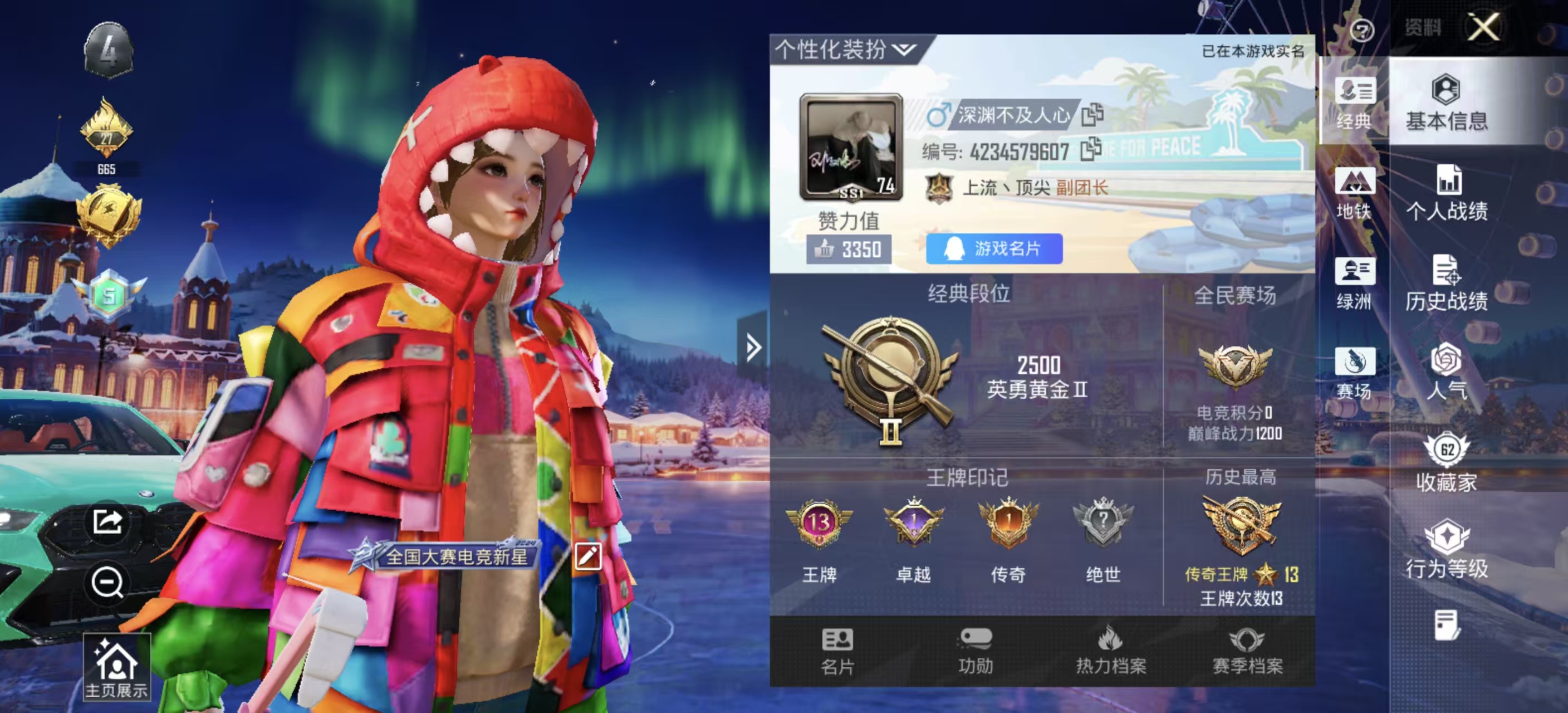Switch to the 经典 mode tab
This screenshot has width=1568, height=713.
click(1354, 102)
